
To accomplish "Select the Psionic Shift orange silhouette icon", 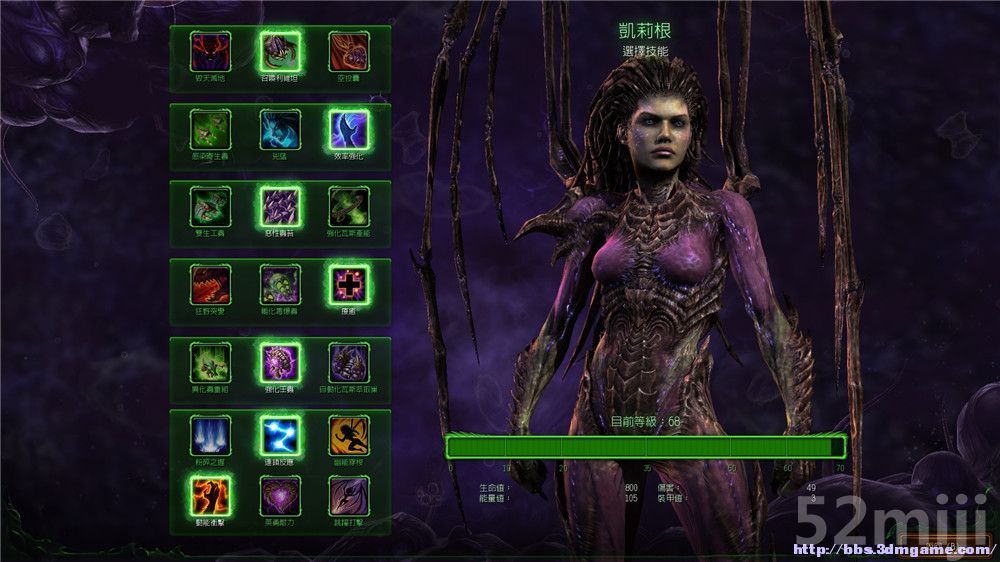I will [x=349, y=436].
